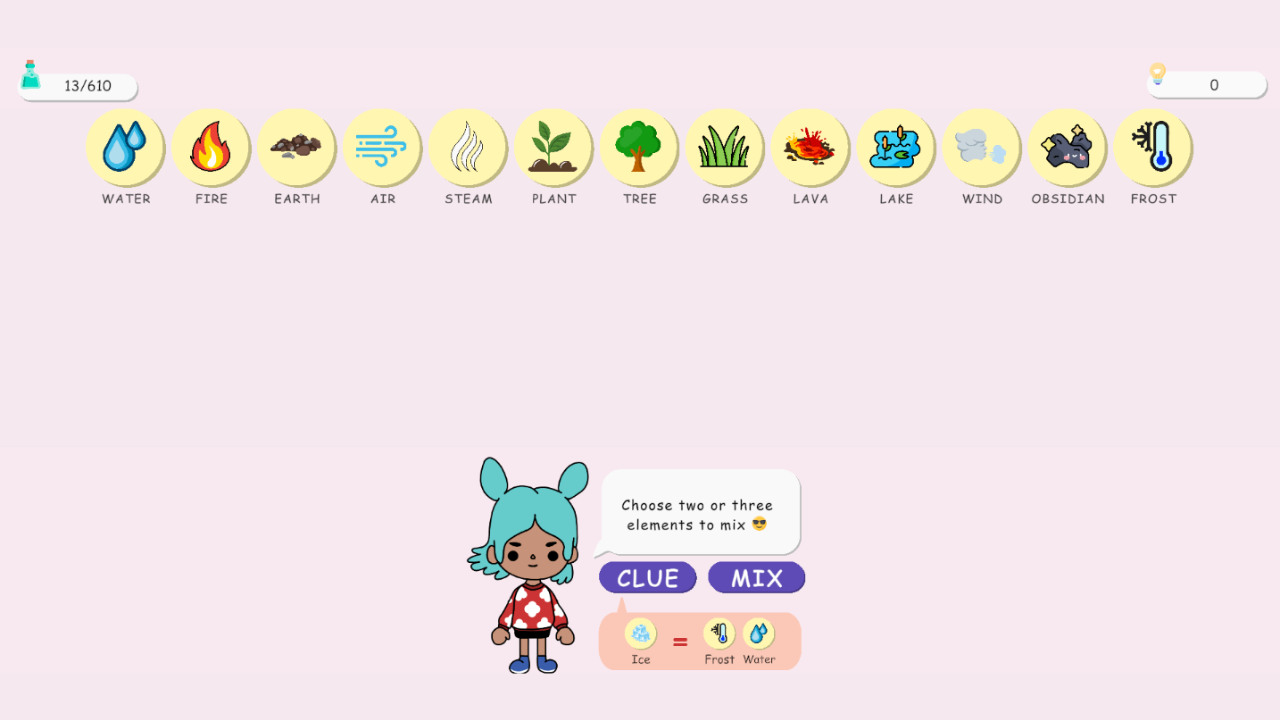Select the Earth element
The width and height of the screenshot is (1280, 720).
coord(297,148)
